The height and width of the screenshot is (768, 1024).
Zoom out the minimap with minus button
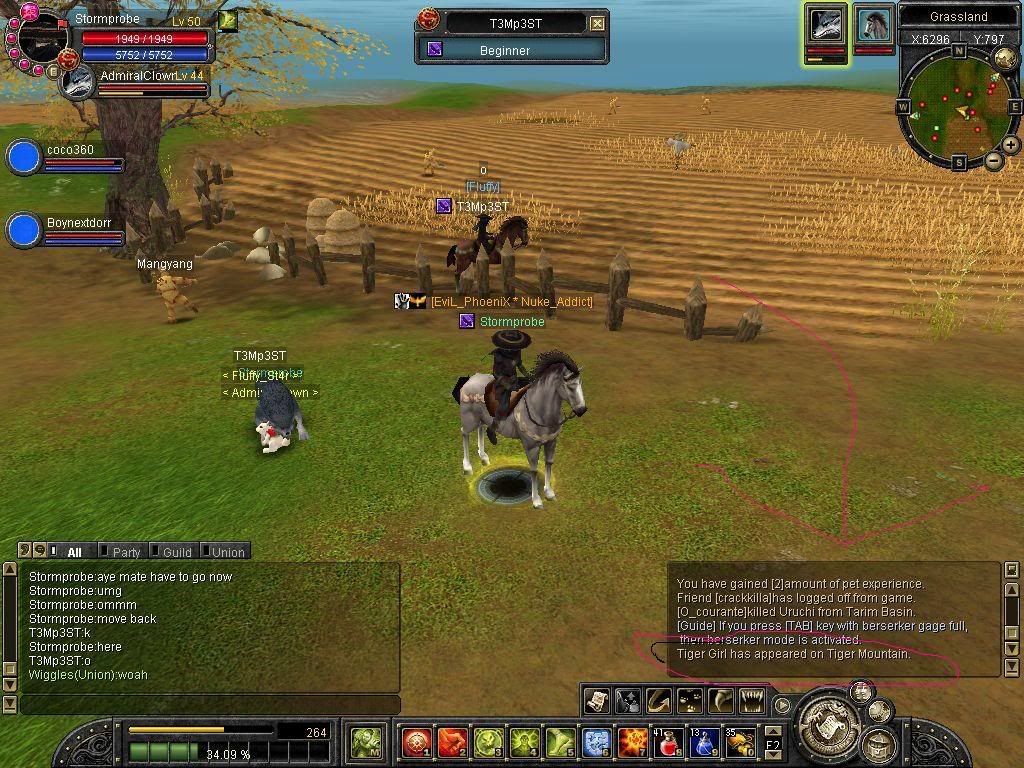pos(993,160)
